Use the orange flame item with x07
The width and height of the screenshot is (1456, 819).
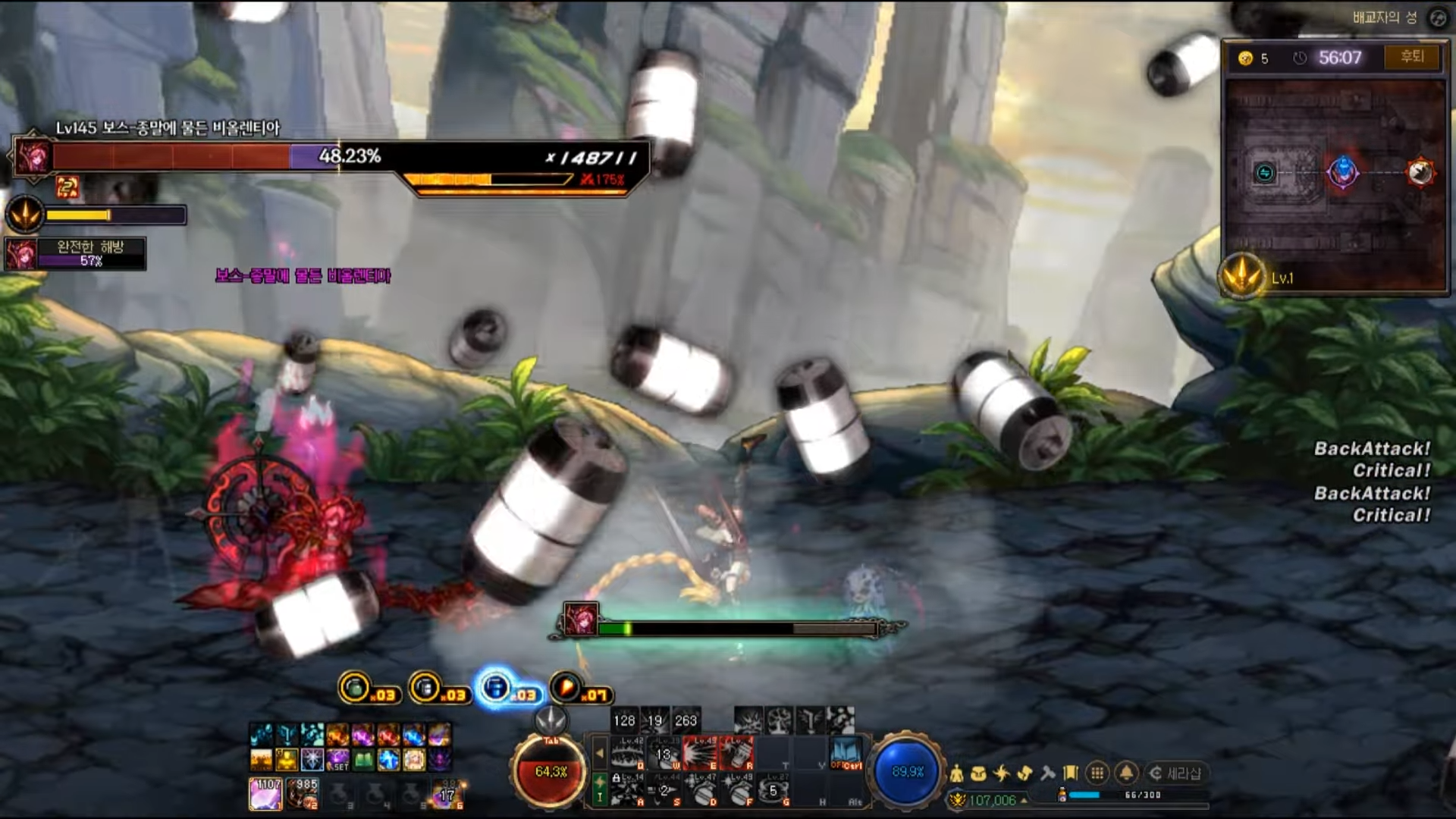tap(566, 688)
